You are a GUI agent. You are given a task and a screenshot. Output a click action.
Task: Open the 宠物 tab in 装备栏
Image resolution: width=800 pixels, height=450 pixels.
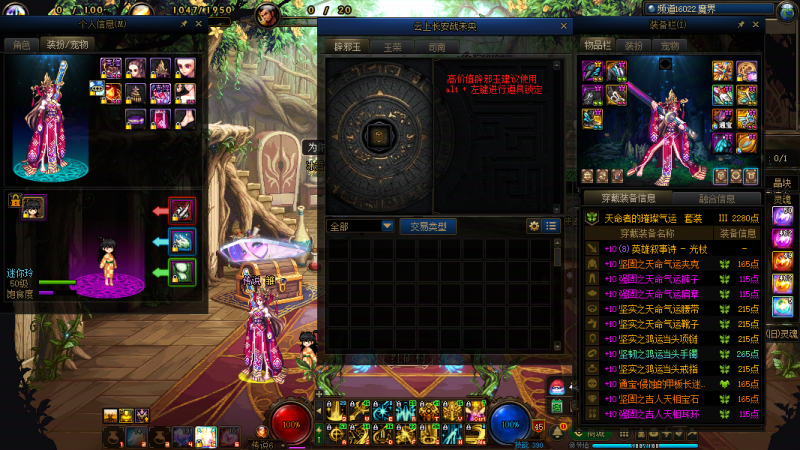pos(670,45)
